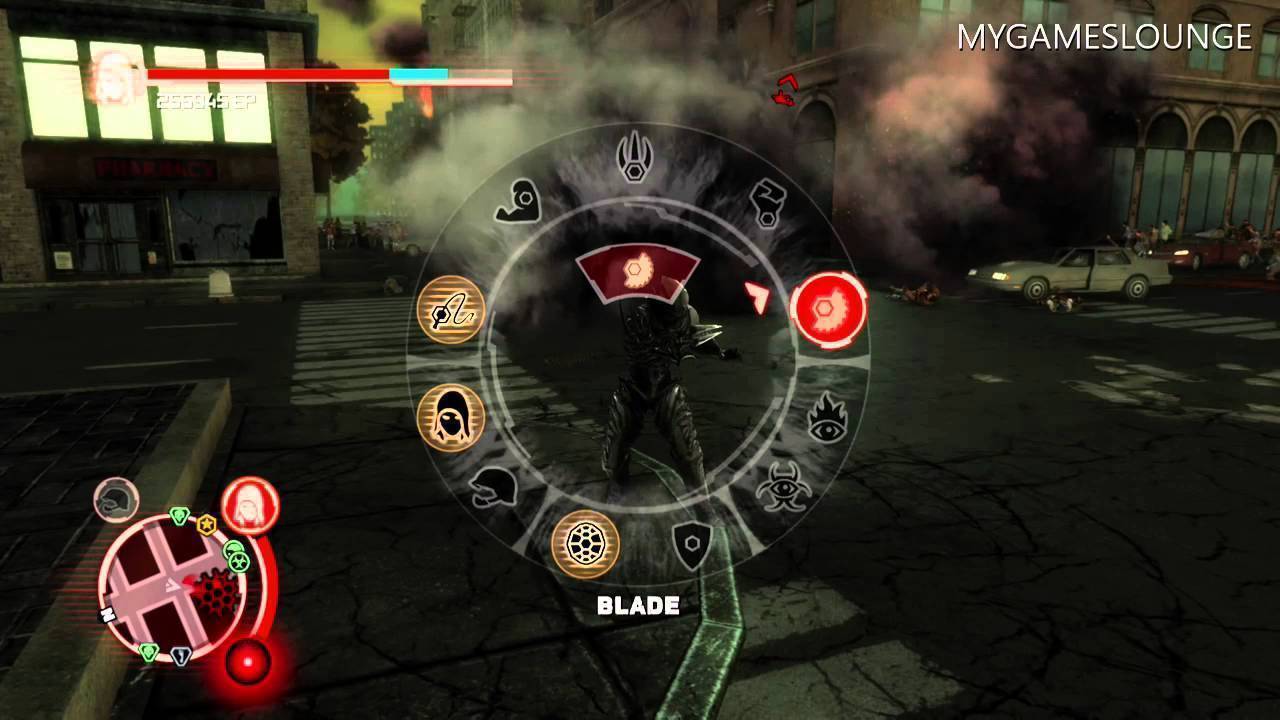Select the Claws power on the wheel
This screenshot has height=720, width=1280.
click(637, 155)
